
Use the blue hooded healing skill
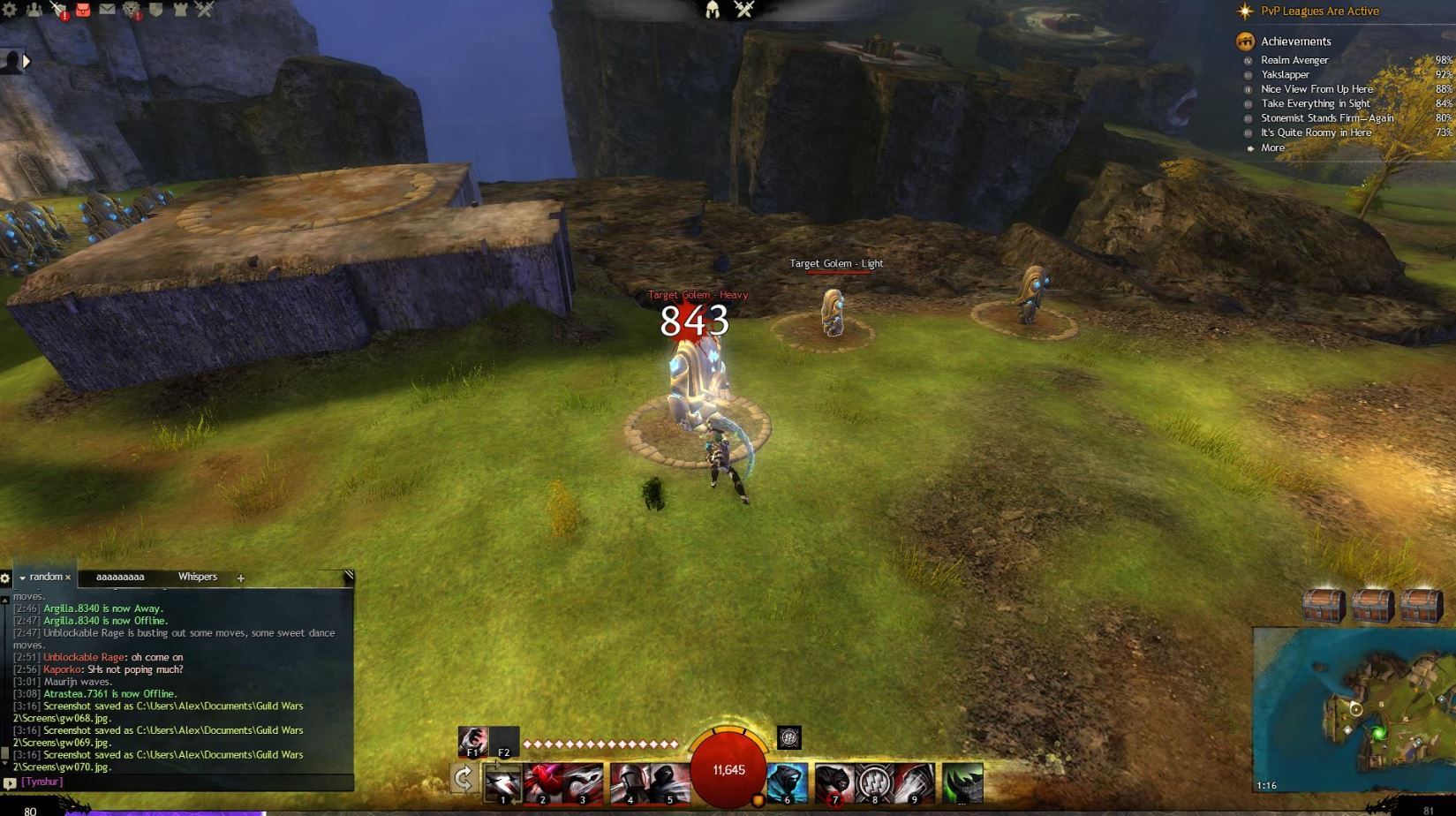[787, 783]
